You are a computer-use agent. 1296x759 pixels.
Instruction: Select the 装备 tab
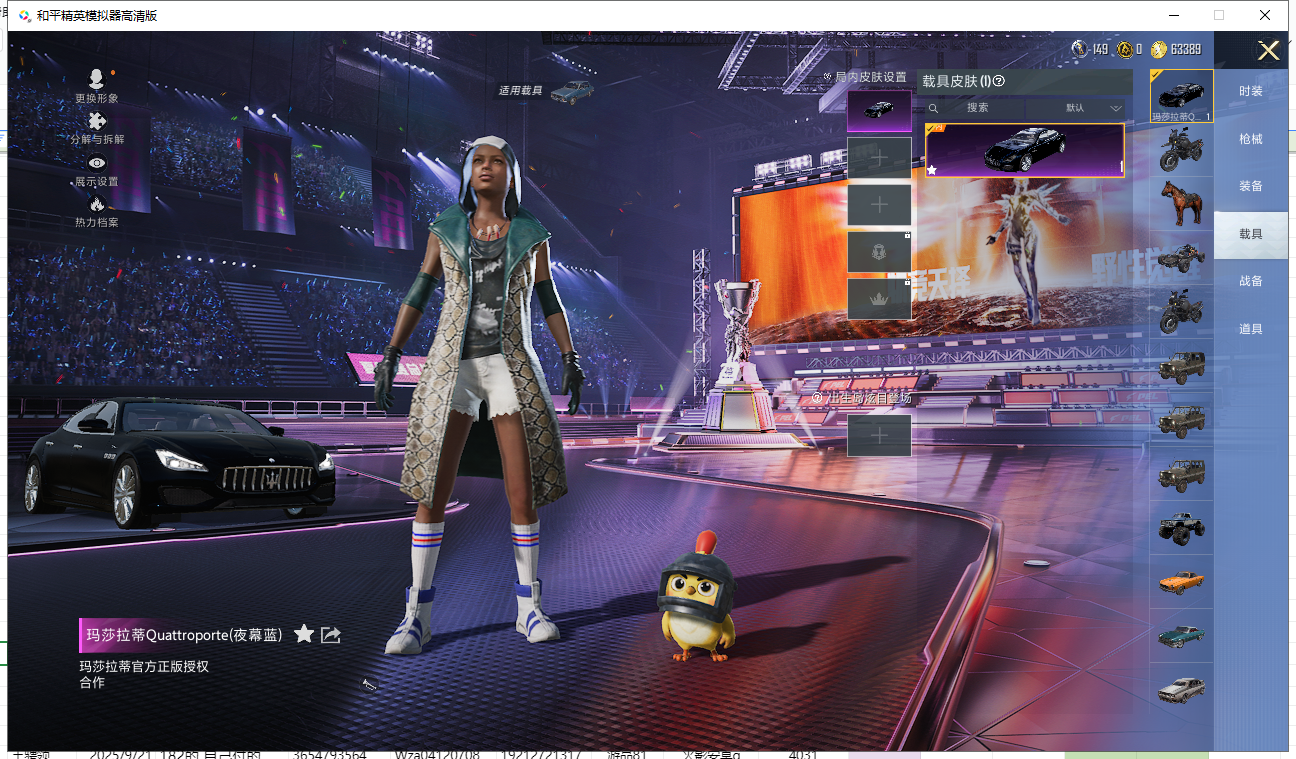[1250, 186]
